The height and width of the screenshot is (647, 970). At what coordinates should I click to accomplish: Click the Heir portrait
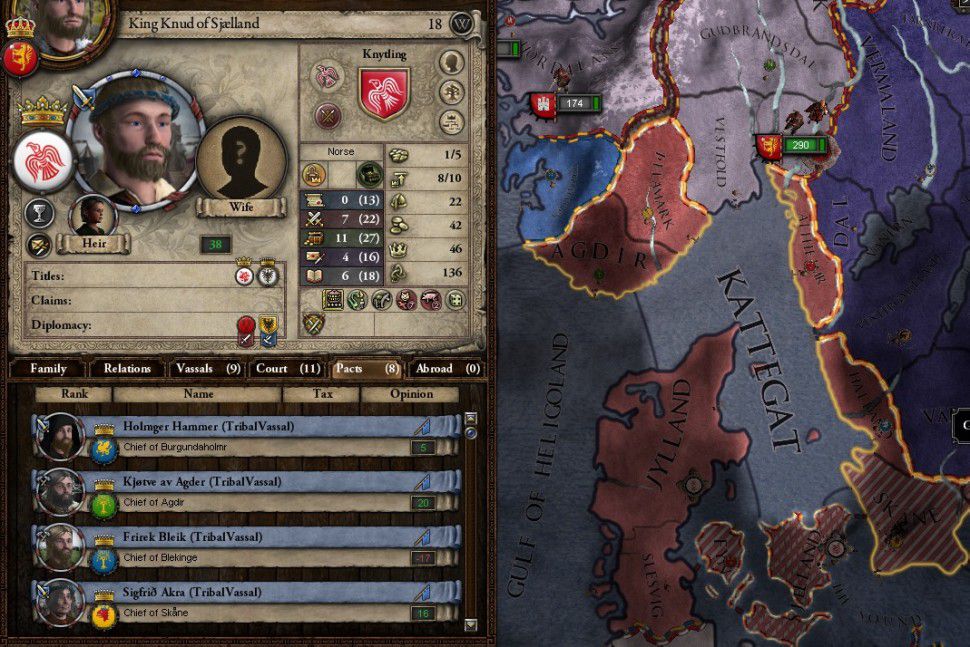(92, 216)
